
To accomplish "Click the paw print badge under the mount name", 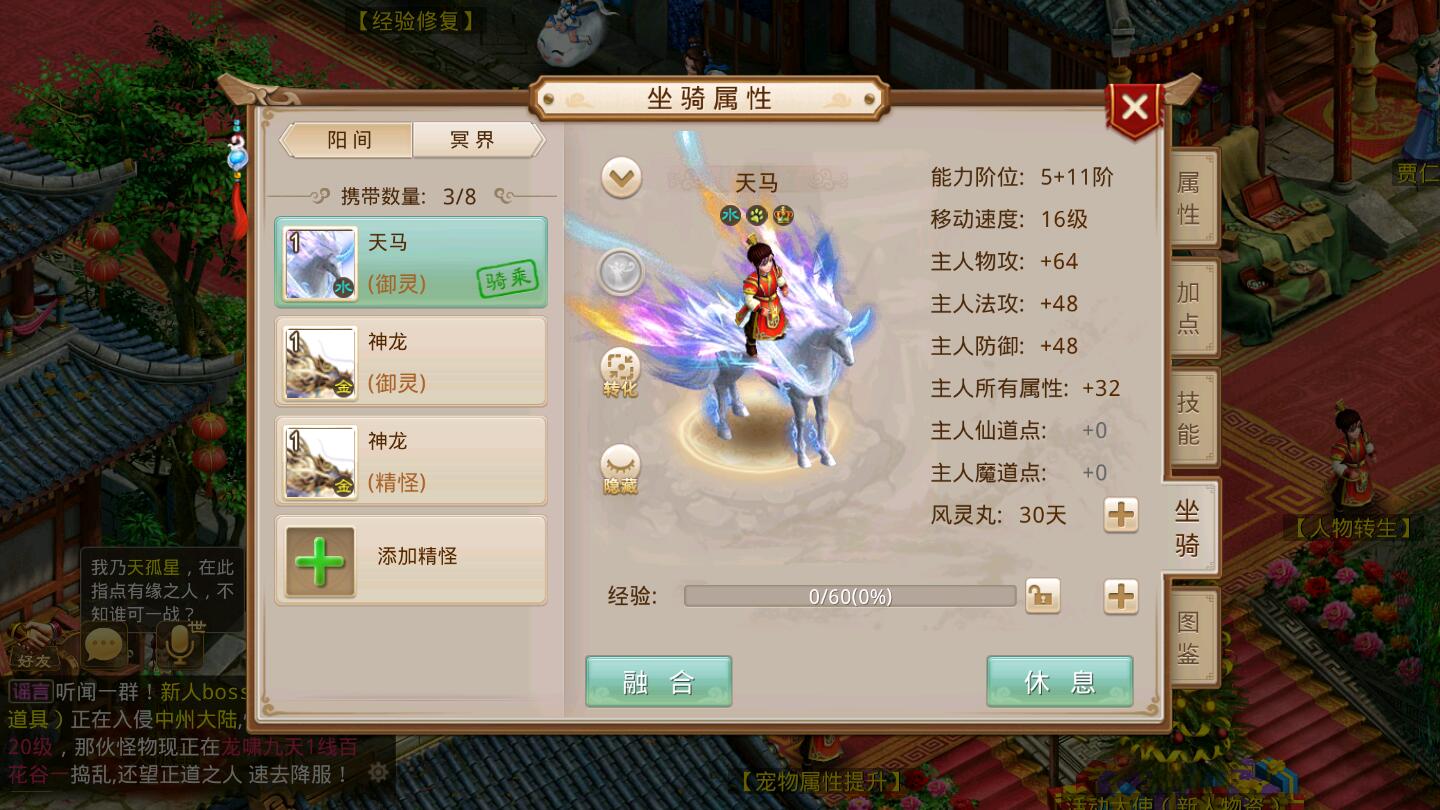I will (757, 214).
